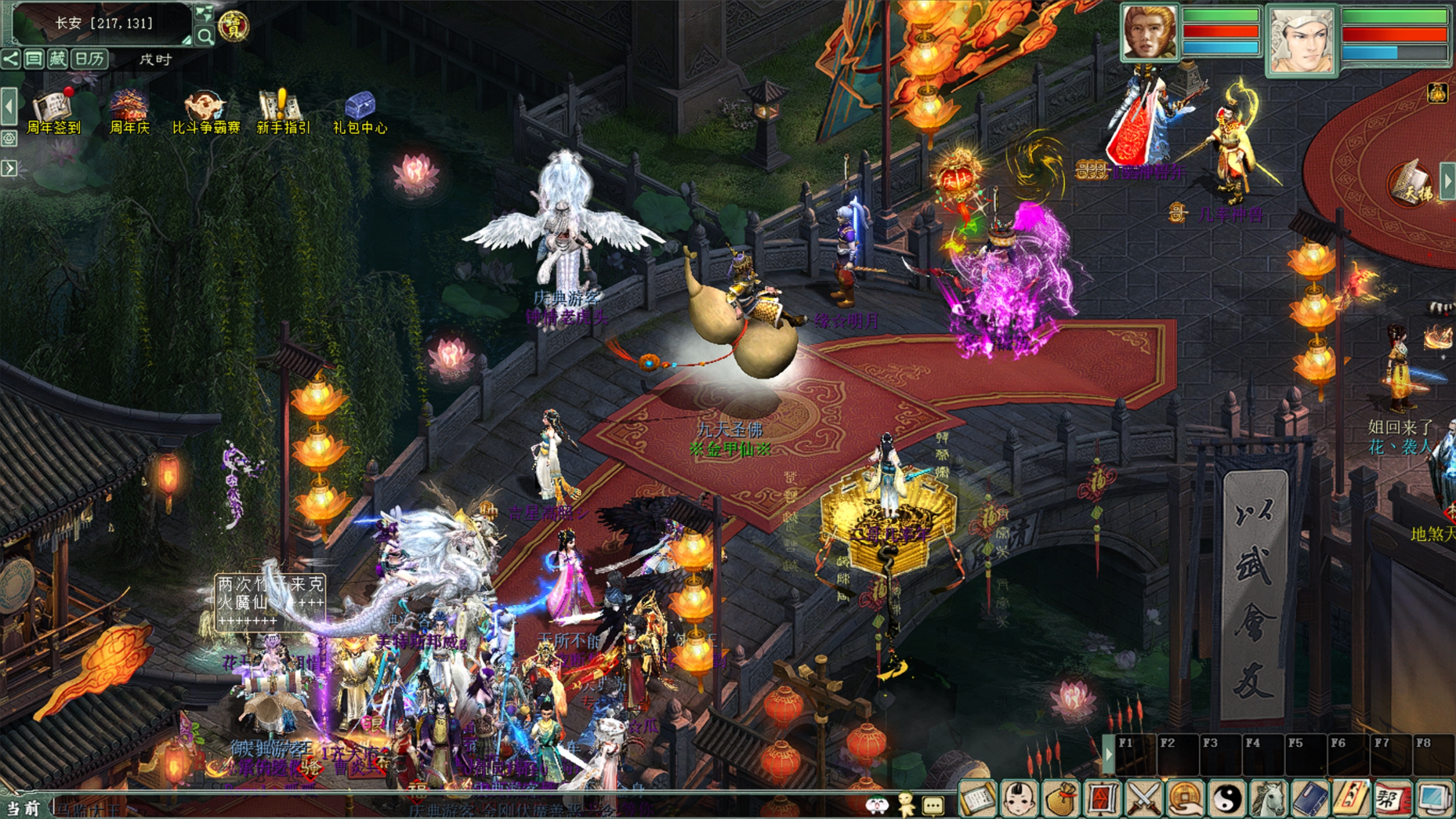
Task: Open the yin-yang skills icon
Action: click(x=1228, y=799)
